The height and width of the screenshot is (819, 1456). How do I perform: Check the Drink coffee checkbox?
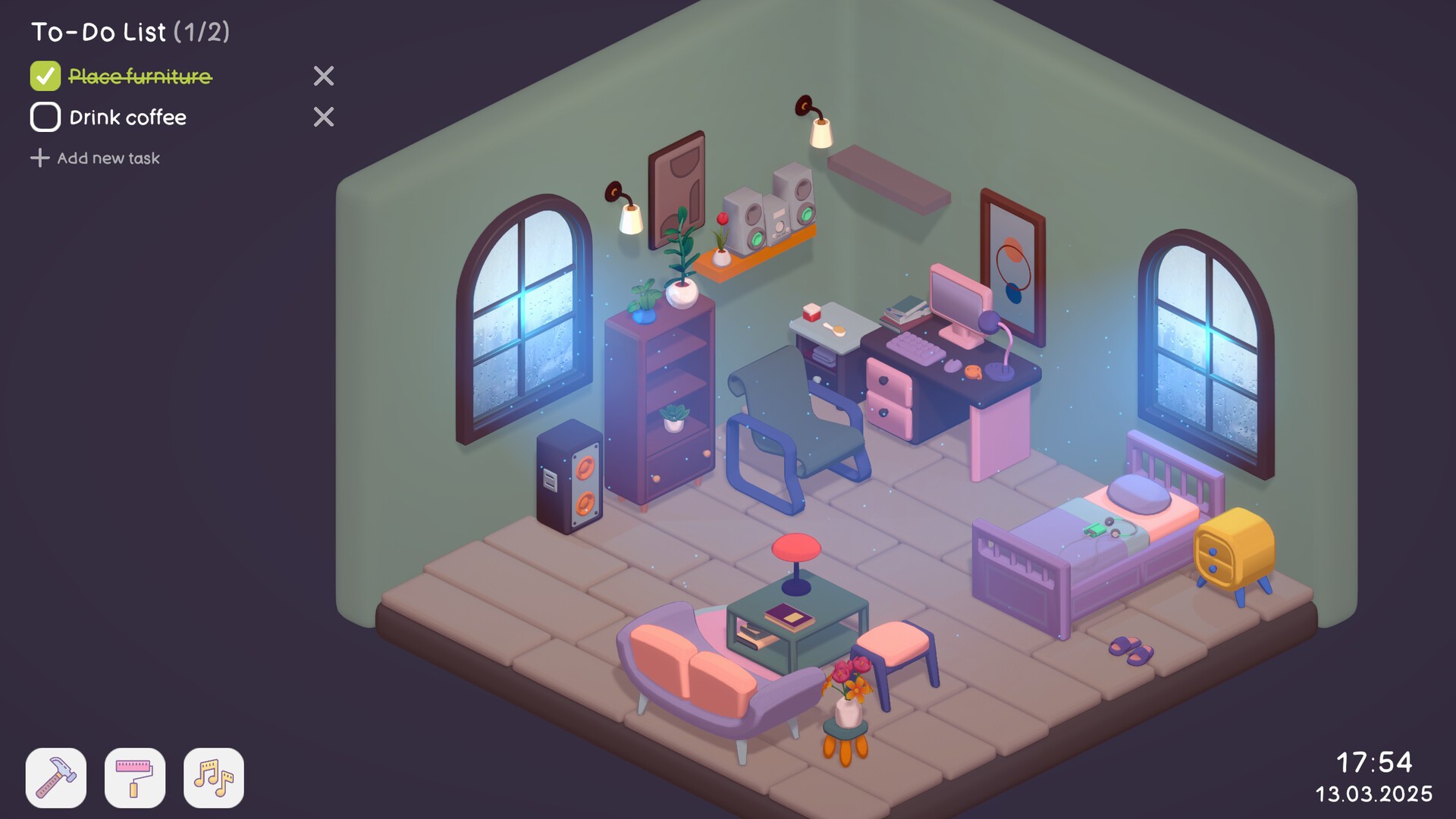45,118
